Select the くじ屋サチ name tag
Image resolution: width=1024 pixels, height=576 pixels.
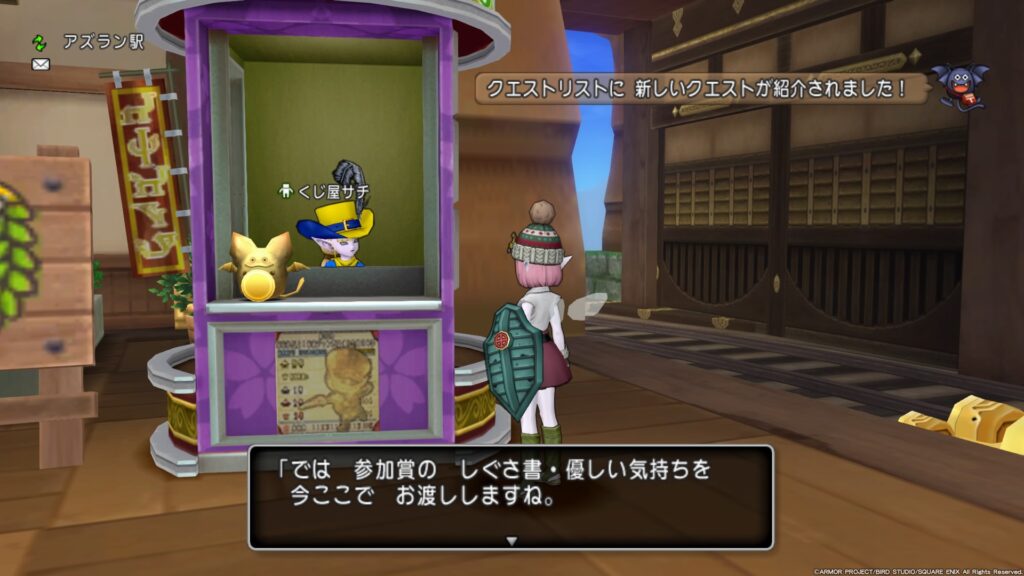[328, 190]
